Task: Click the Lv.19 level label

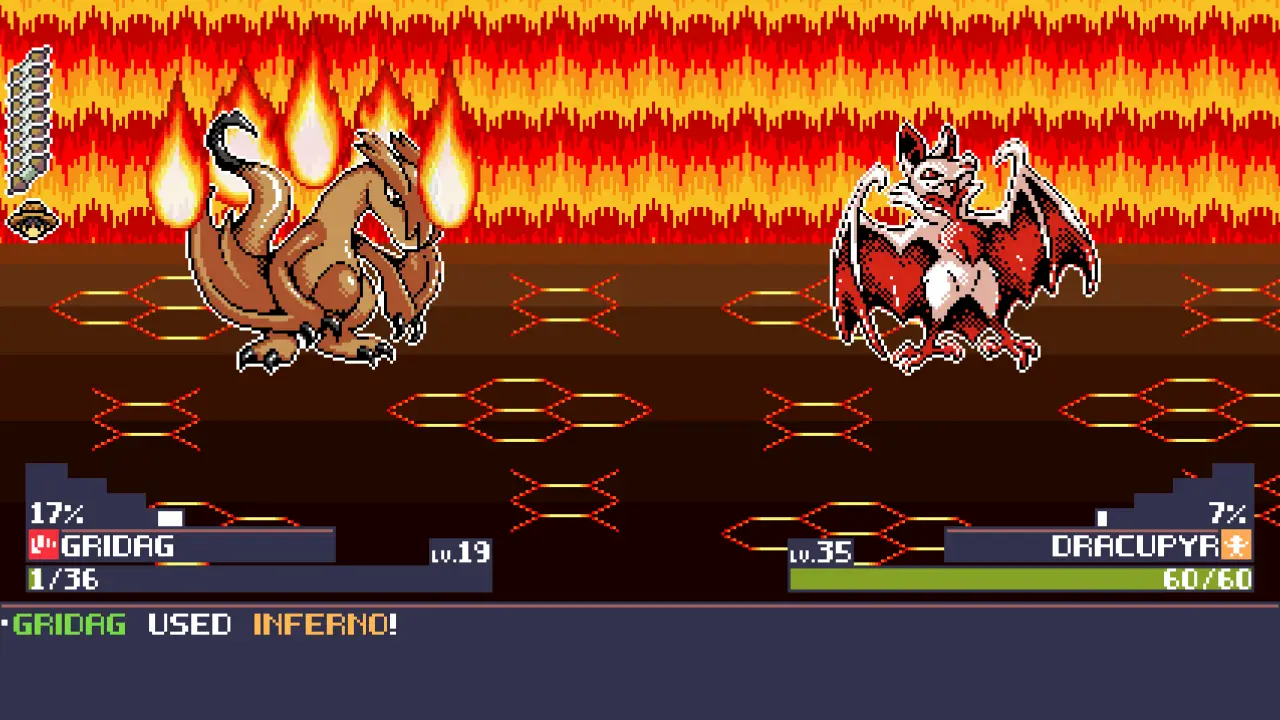Action: click(460, 553)
